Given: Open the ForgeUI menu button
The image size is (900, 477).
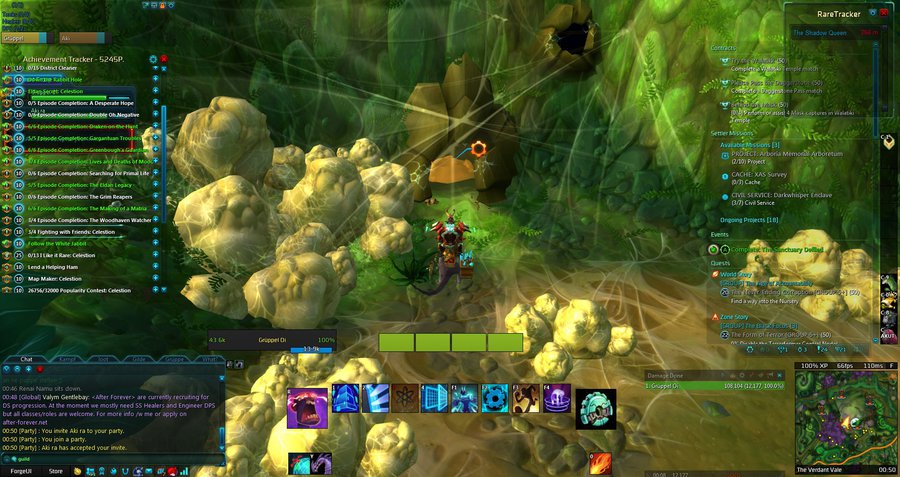Looking at the screenshot, I should point(21,470).
